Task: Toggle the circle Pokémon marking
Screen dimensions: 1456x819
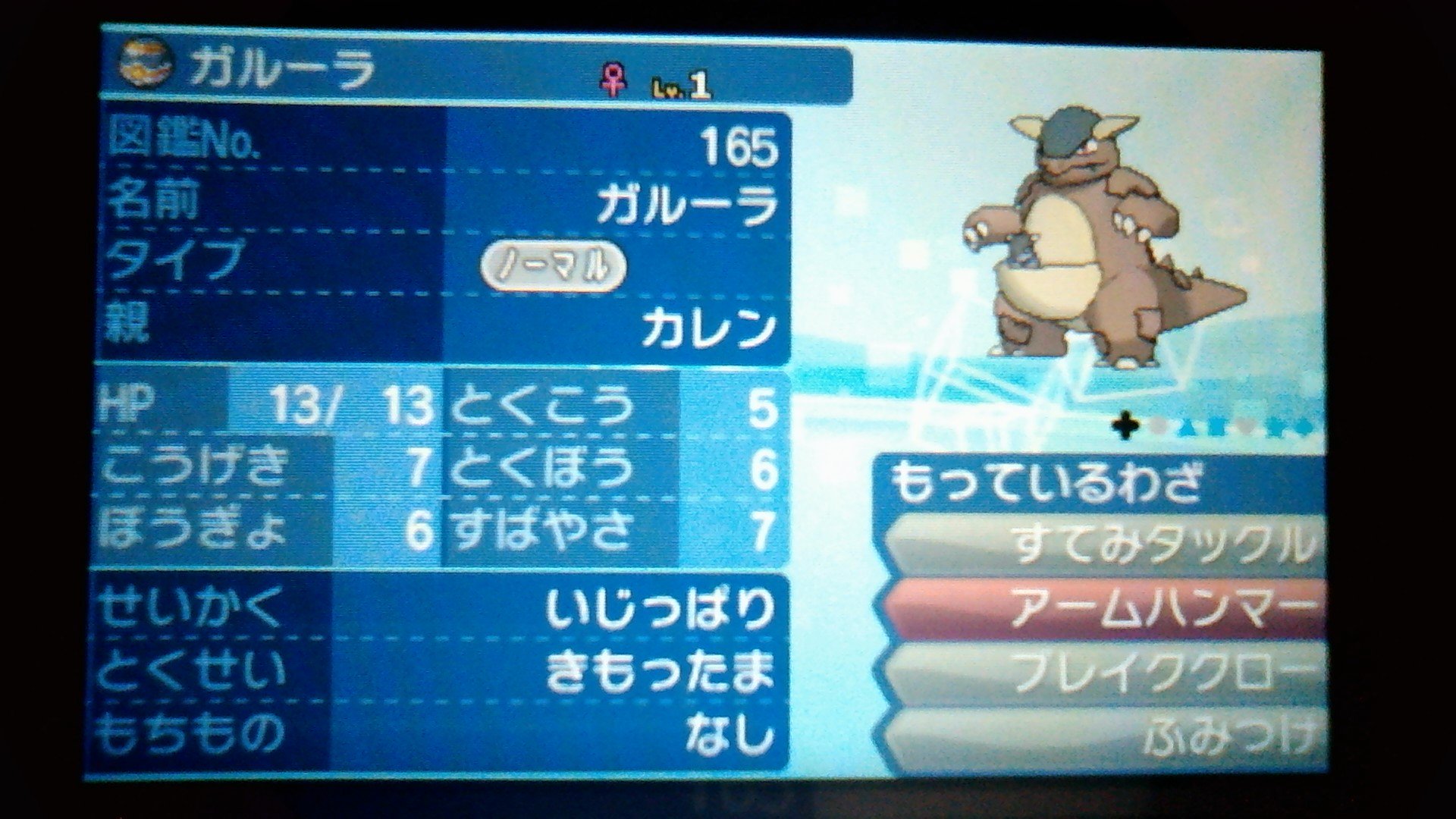Action: click(x=1158, y=428)
